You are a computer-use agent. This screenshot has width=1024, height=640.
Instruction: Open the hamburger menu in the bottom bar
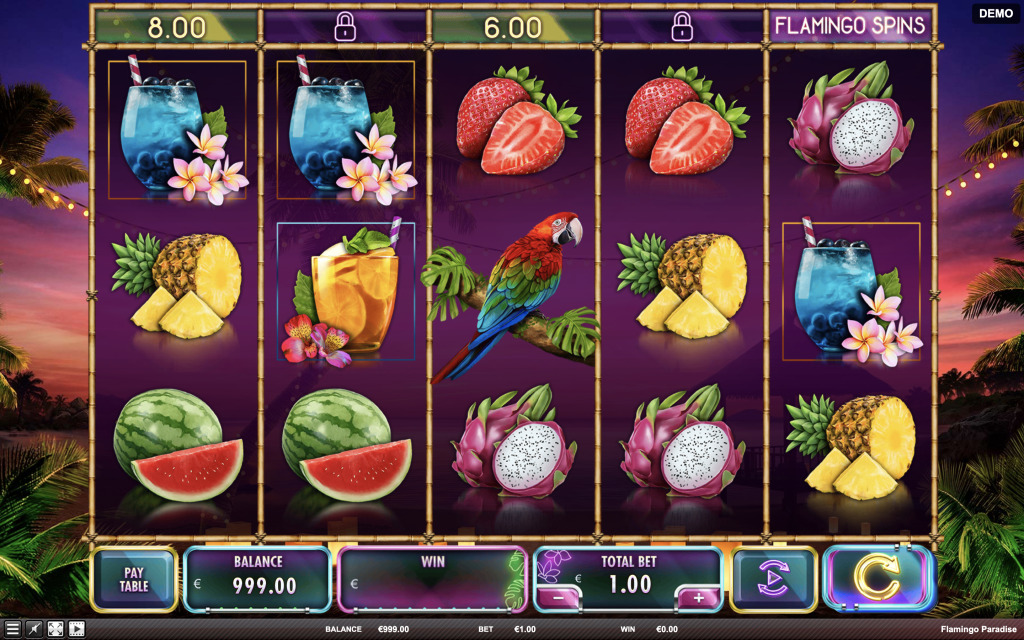11,629
